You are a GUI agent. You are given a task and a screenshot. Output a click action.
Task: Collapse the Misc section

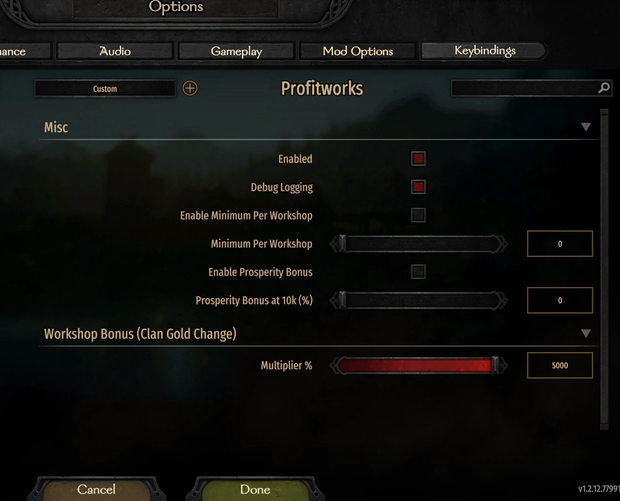[586, 127]
